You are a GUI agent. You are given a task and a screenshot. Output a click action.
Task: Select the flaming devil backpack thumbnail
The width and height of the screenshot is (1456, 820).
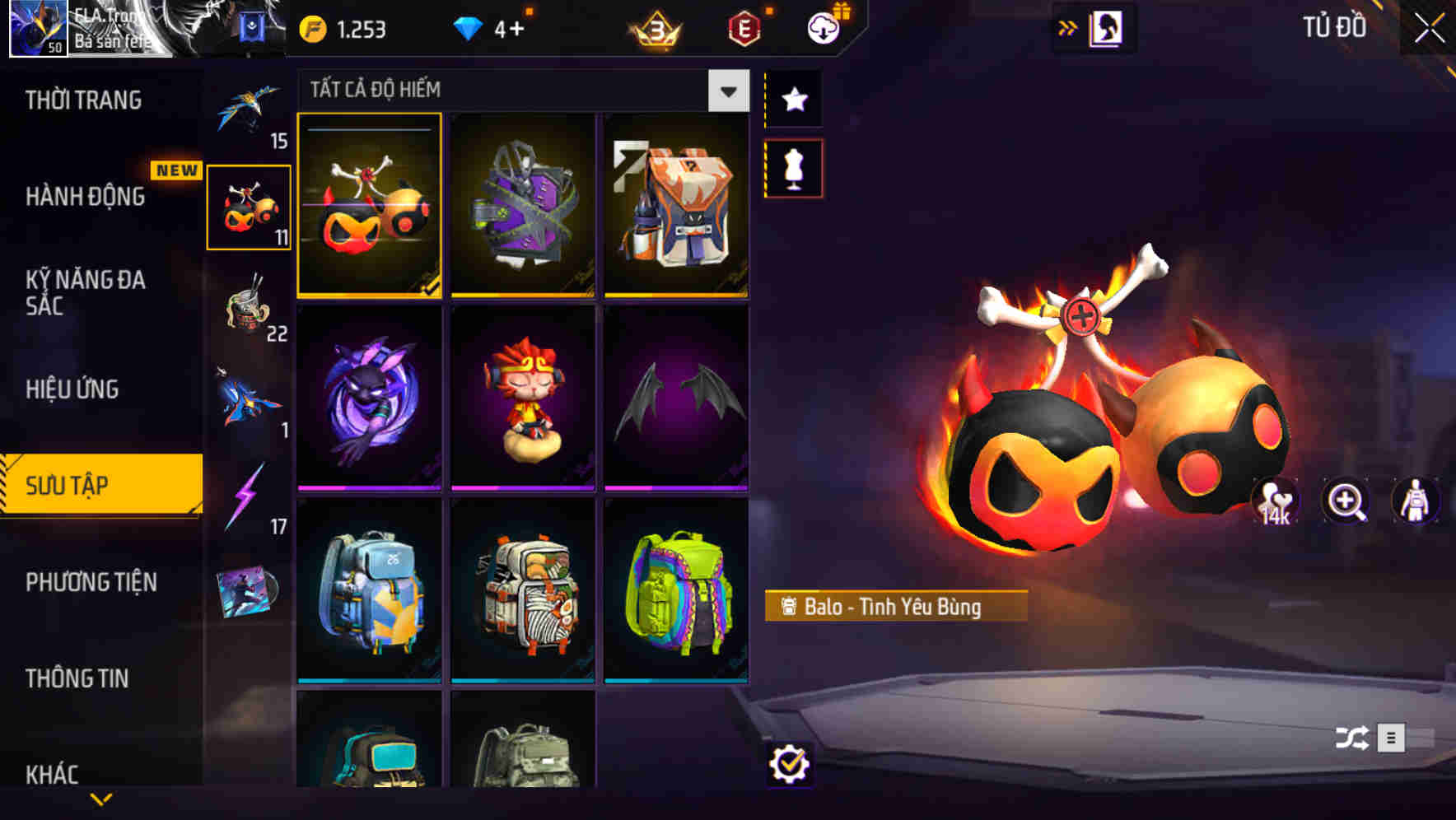pos(370,207)
